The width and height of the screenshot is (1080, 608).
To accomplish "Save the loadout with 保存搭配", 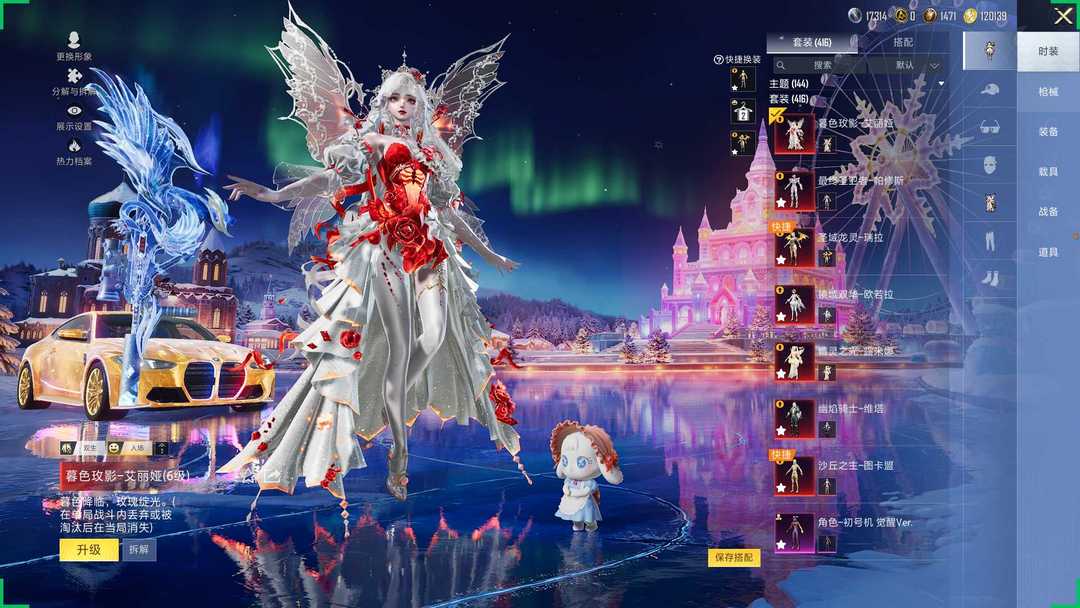I will click(734, 558).
